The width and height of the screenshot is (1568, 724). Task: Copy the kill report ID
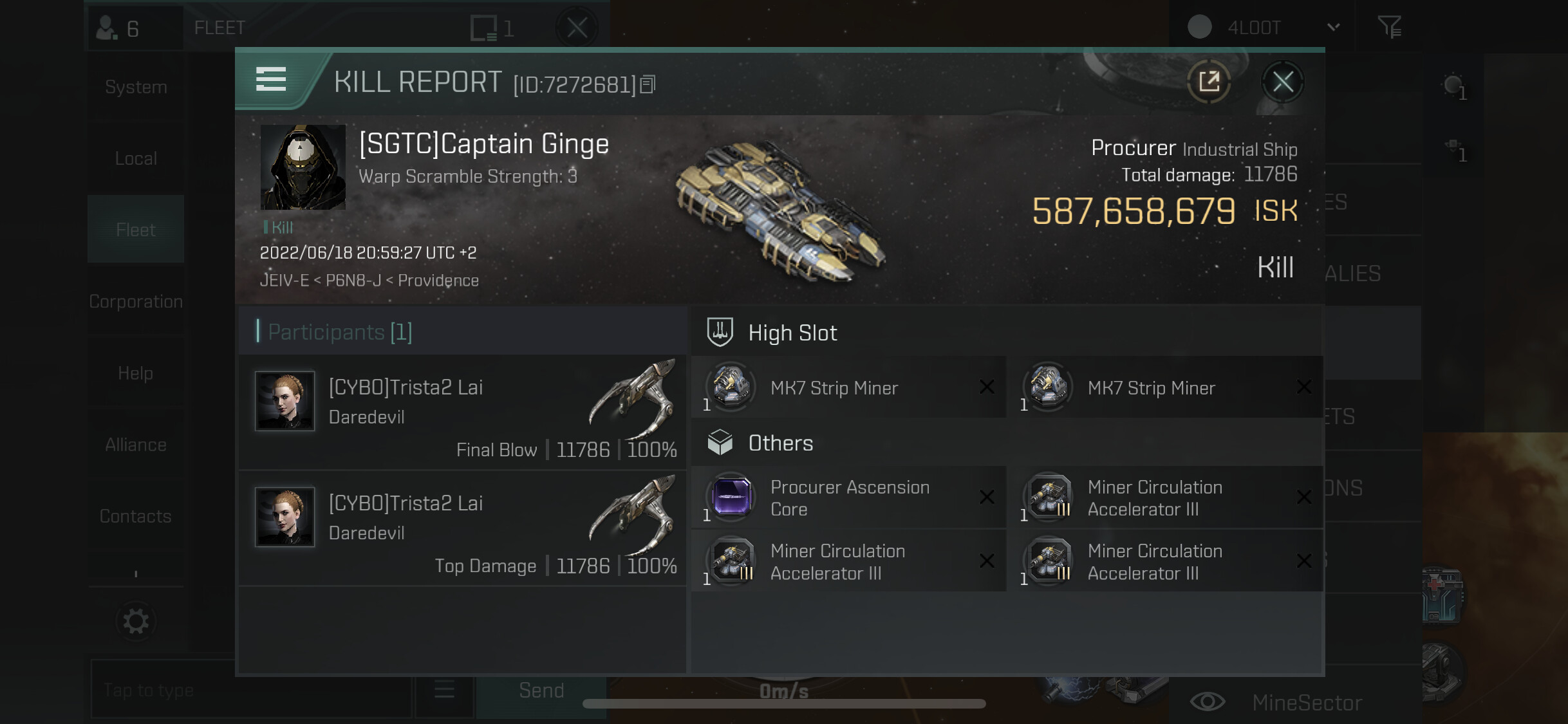(648, 84)
